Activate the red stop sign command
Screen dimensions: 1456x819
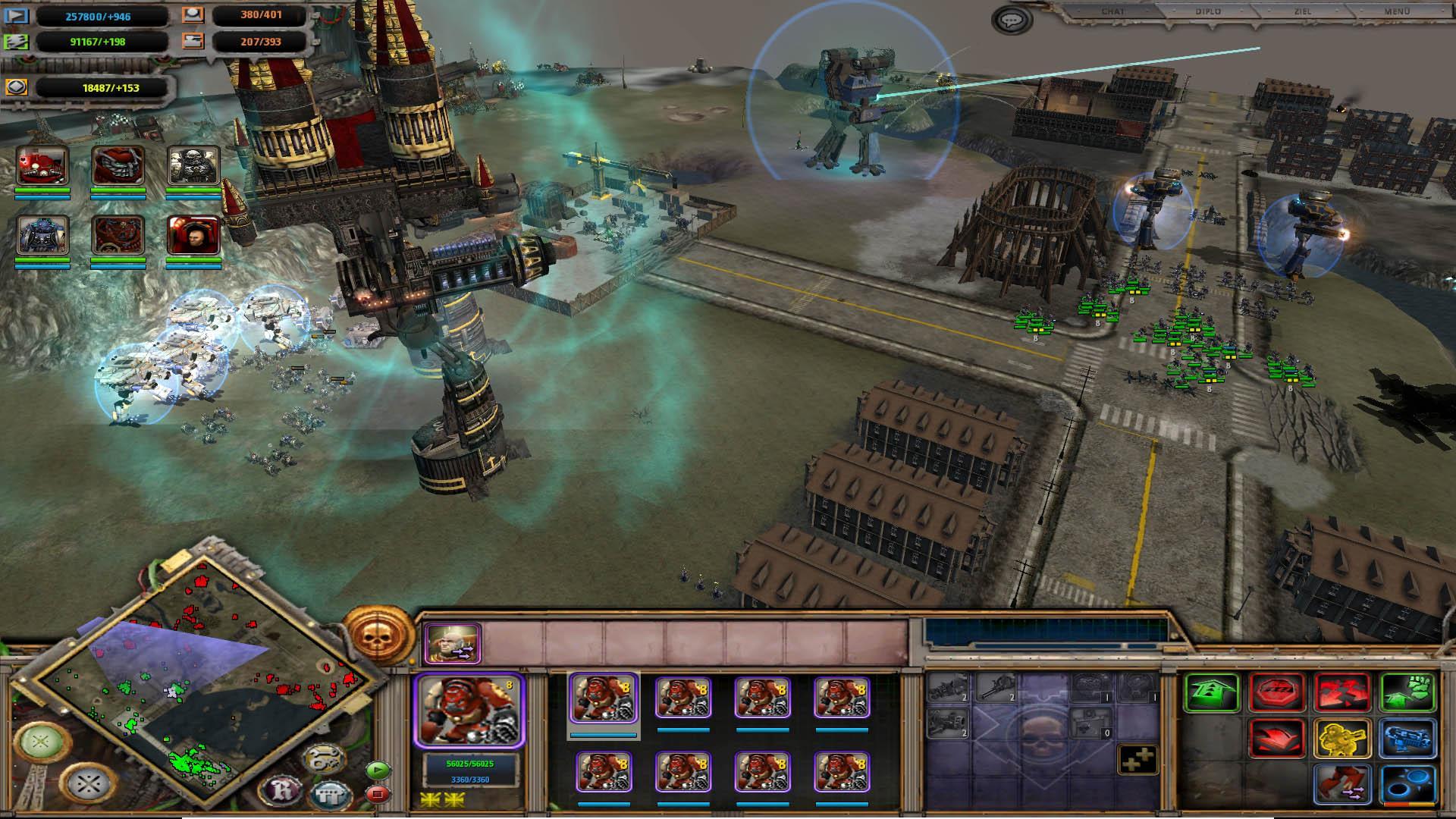1276,693
